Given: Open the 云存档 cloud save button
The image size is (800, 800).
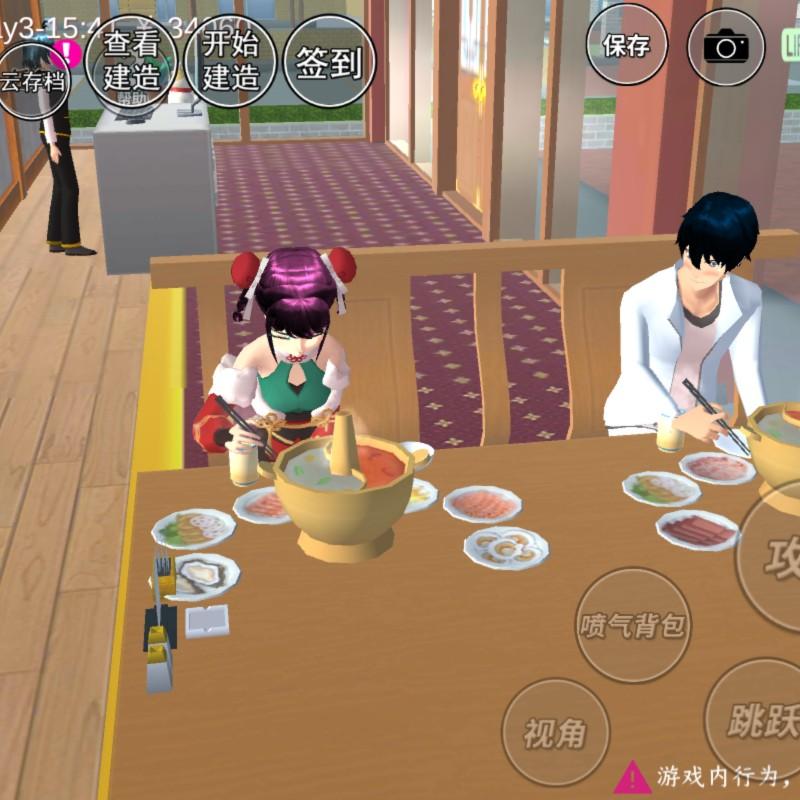Looking at the screenshot, I should (x=33, y=80).
